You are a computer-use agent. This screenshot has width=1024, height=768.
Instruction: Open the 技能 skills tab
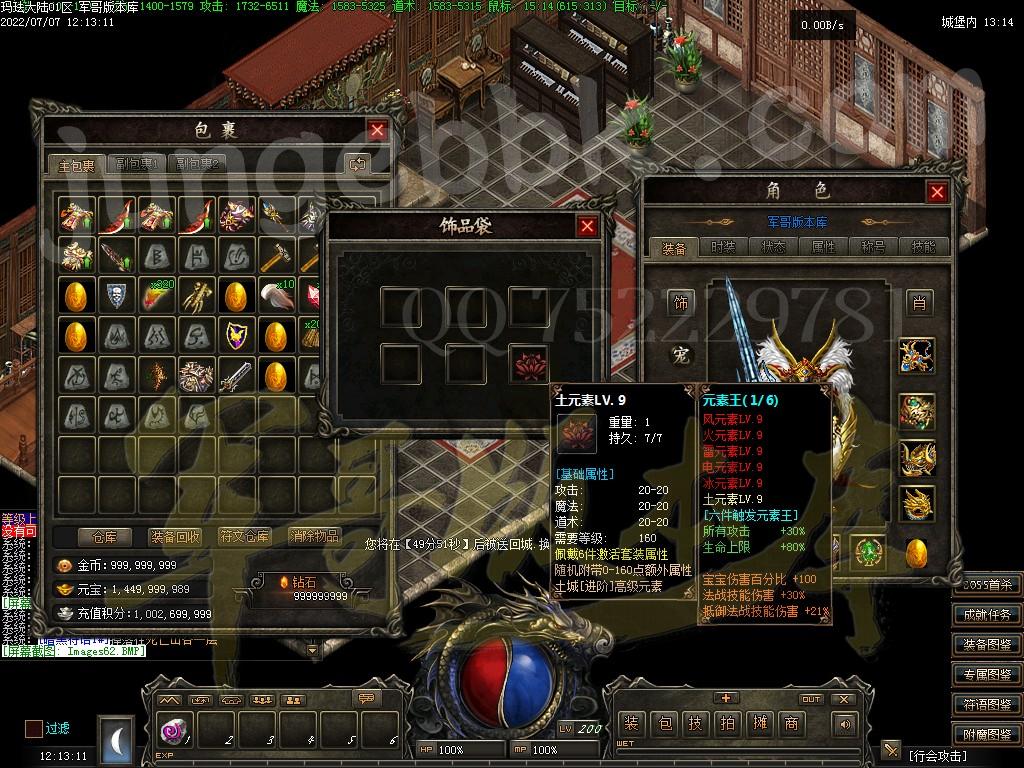923,247
